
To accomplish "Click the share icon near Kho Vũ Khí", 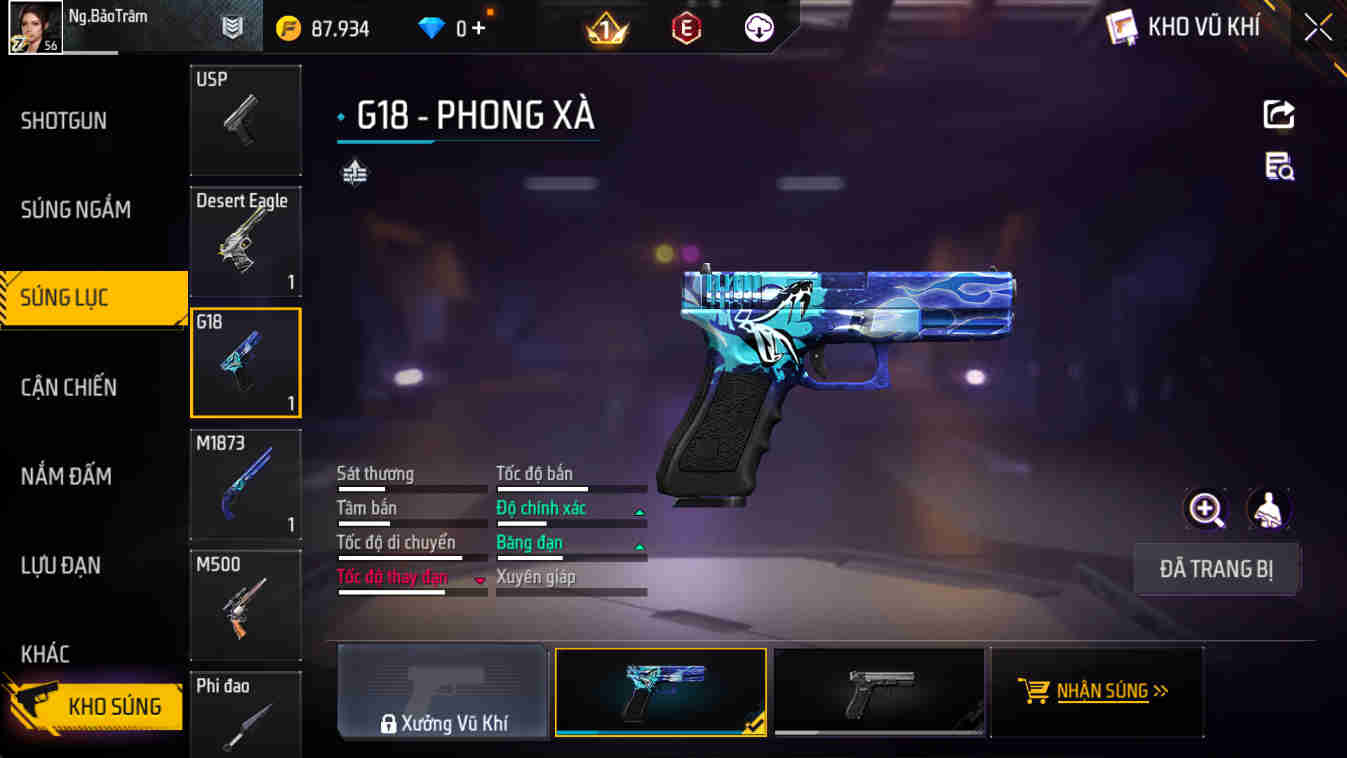I will point(1278,114).
